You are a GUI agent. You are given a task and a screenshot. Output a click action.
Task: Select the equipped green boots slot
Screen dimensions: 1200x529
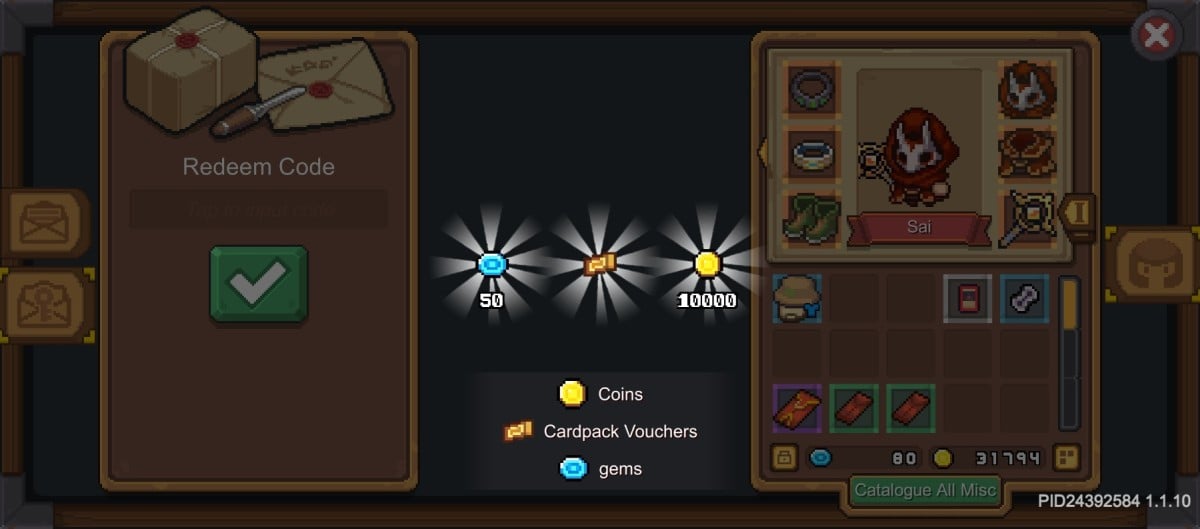(812, 219)
